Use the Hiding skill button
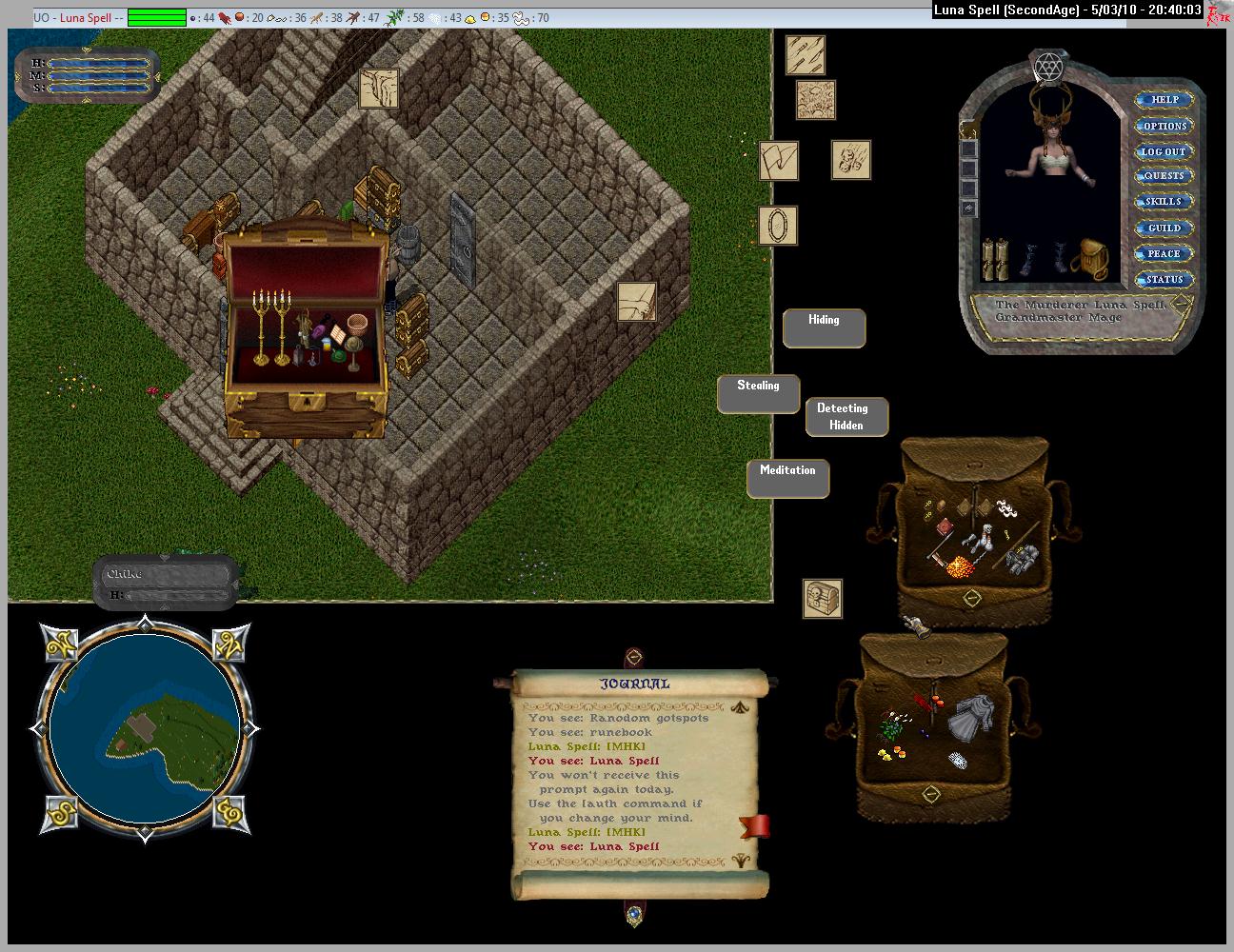 [x=824, y=327]
